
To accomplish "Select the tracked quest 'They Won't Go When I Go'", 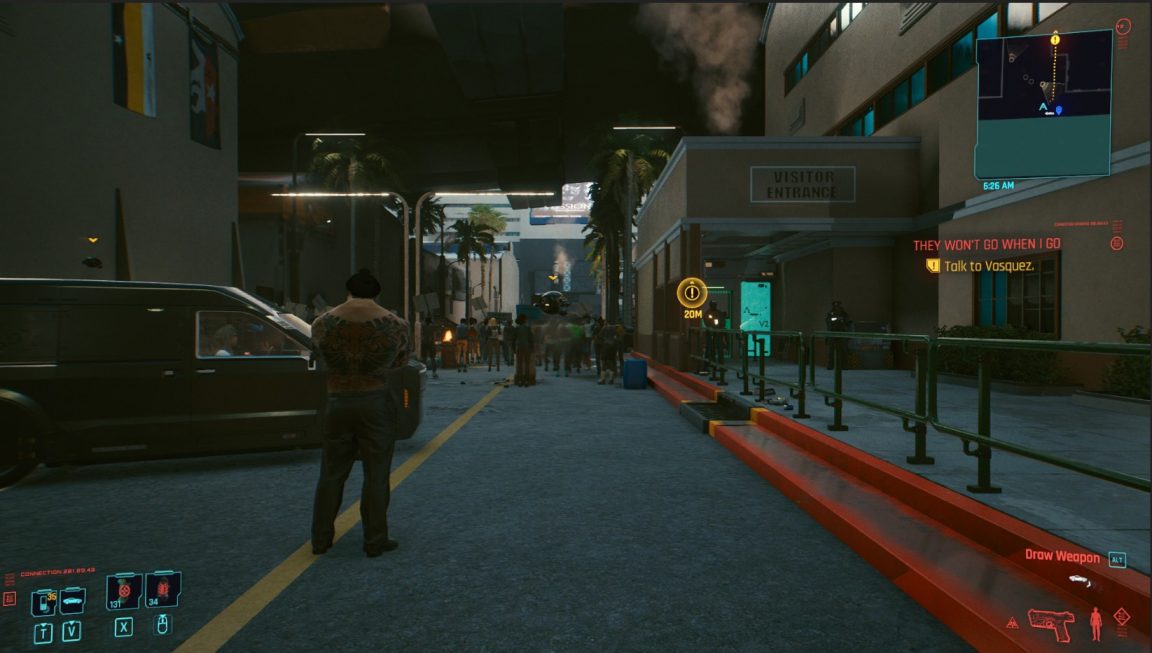I will pos(986,244).
